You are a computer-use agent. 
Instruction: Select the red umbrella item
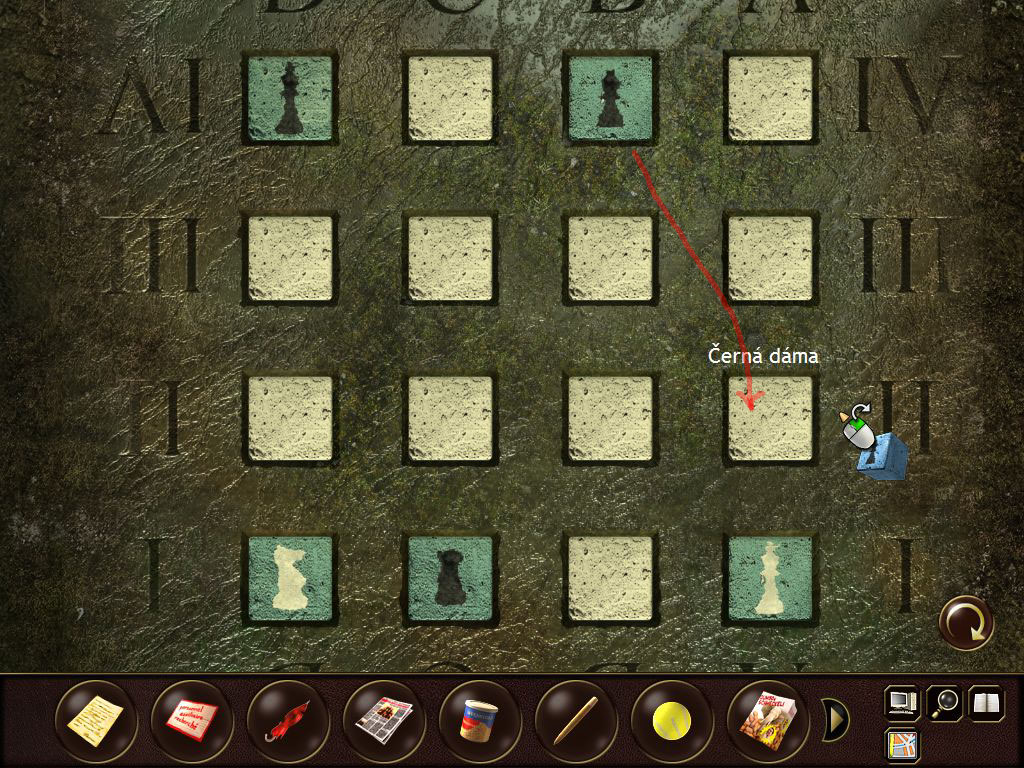click(x=288, y=717)
